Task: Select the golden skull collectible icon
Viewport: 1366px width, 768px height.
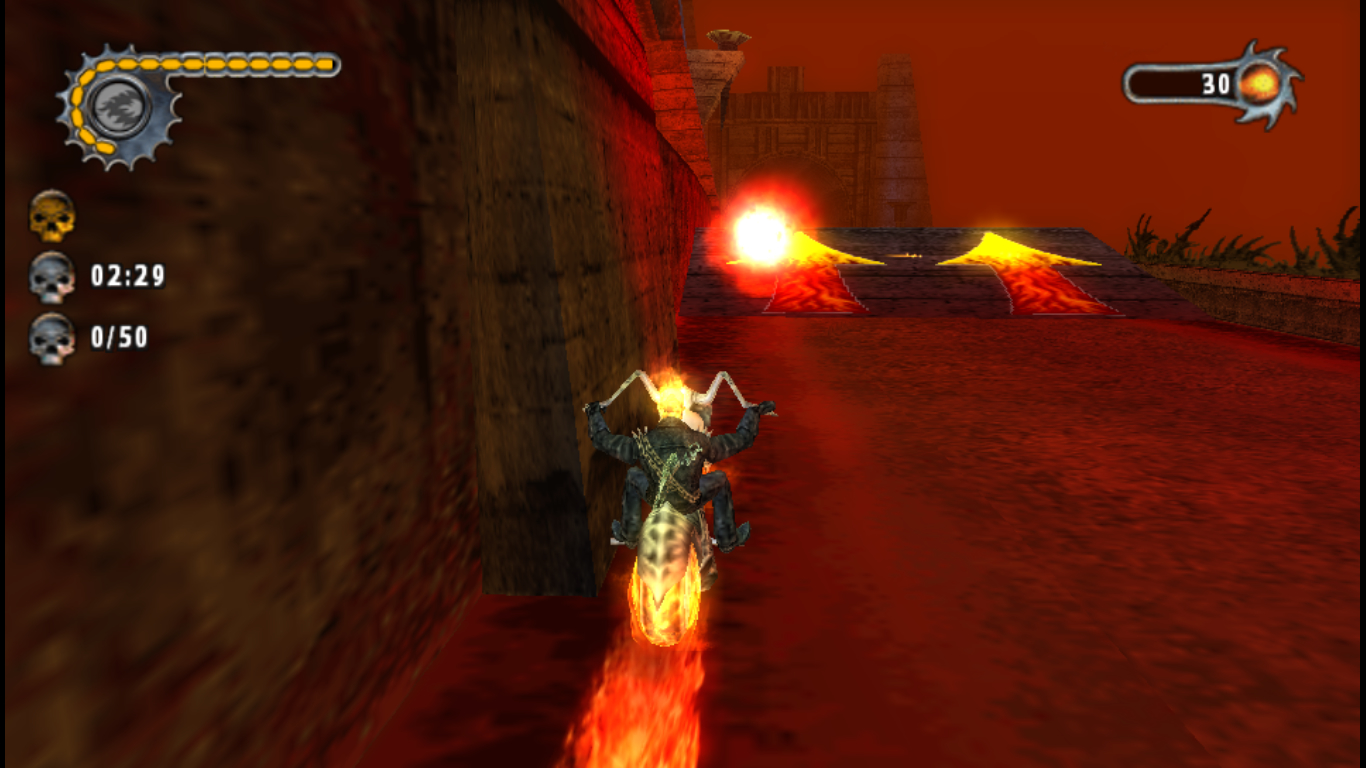Action: click(52, 217)
